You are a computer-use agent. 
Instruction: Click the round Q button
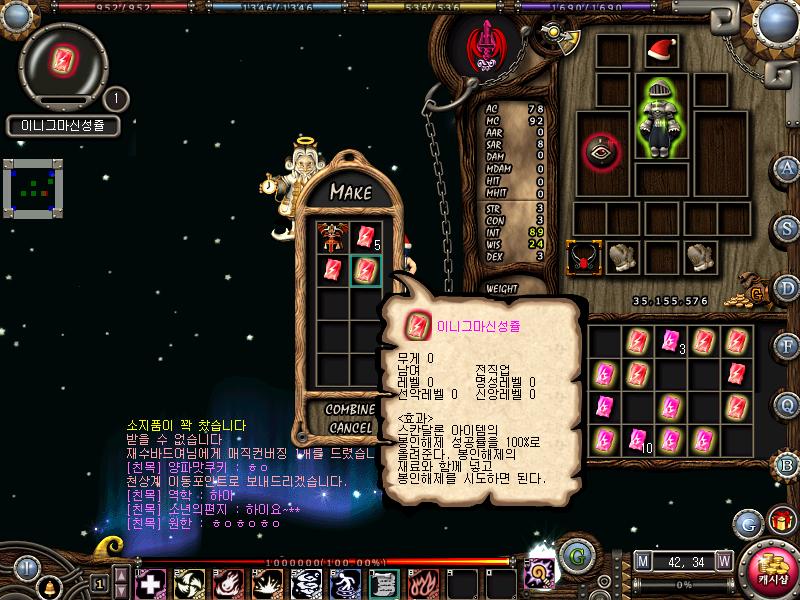(788, 405)
